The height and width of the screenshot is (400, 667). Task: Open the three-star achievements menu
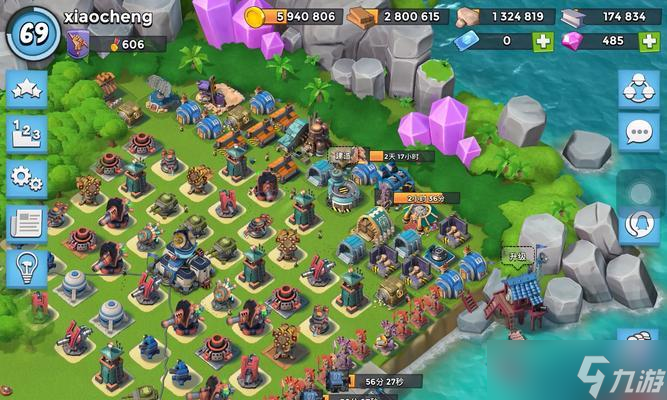point(27,90)
